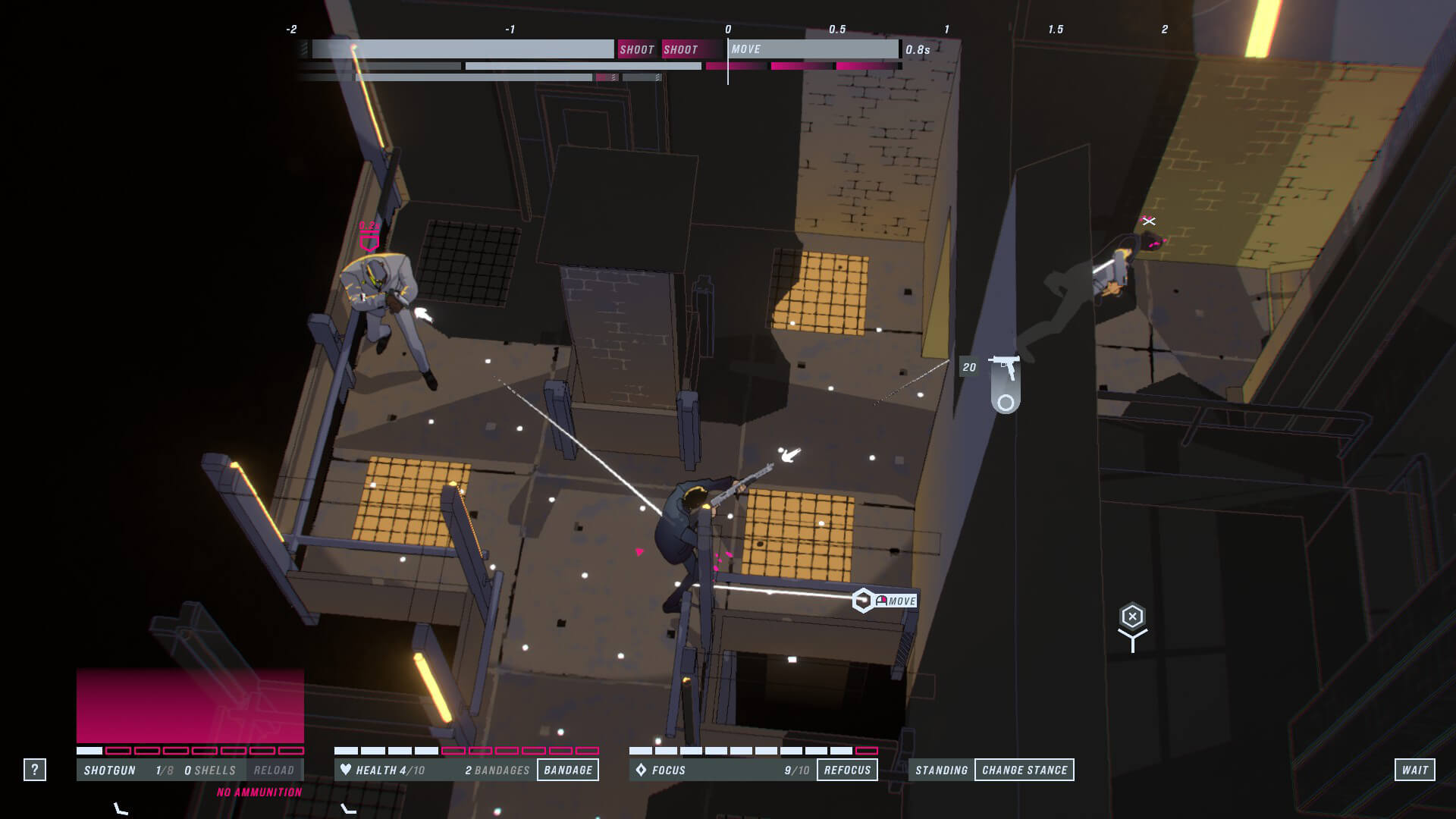Select the Move block on the timeline
The width and height of the screenshot is (1456, 819).
point(813,49)
